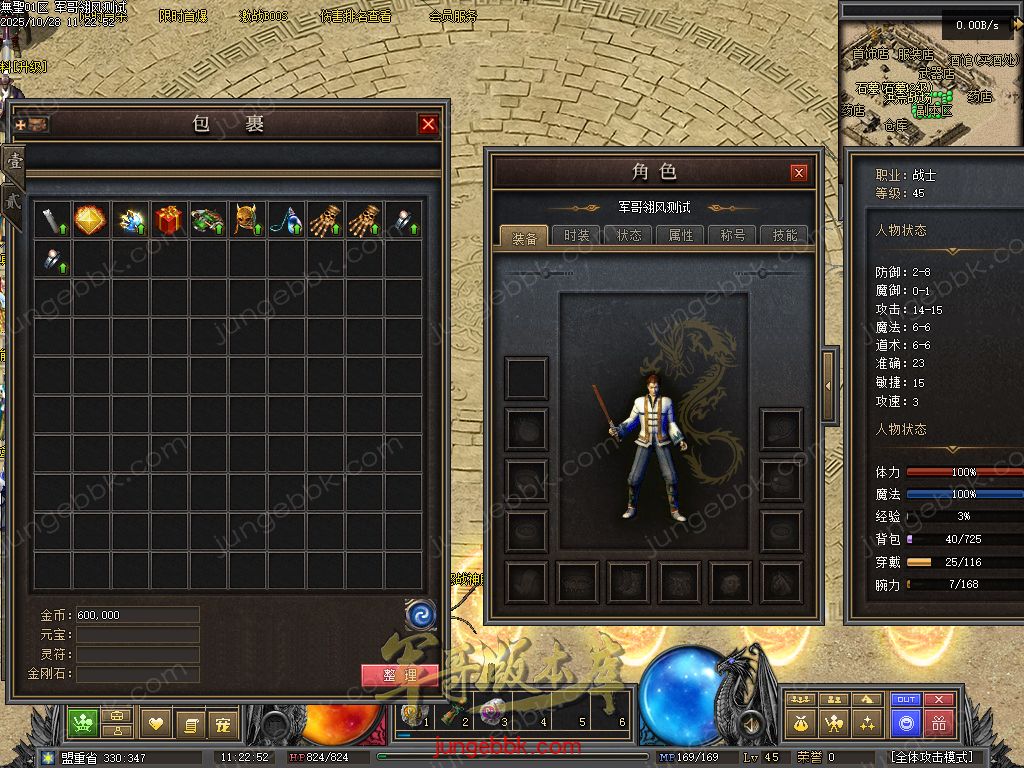Show the 属性 attributes tab

681,236
